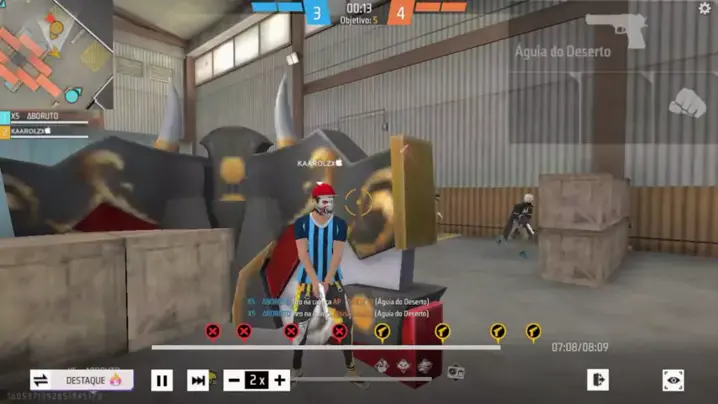The height and width of the screenshot is (404, 718).
Task: Select the fist melee weapon slot
Action: tap(685, 102)
